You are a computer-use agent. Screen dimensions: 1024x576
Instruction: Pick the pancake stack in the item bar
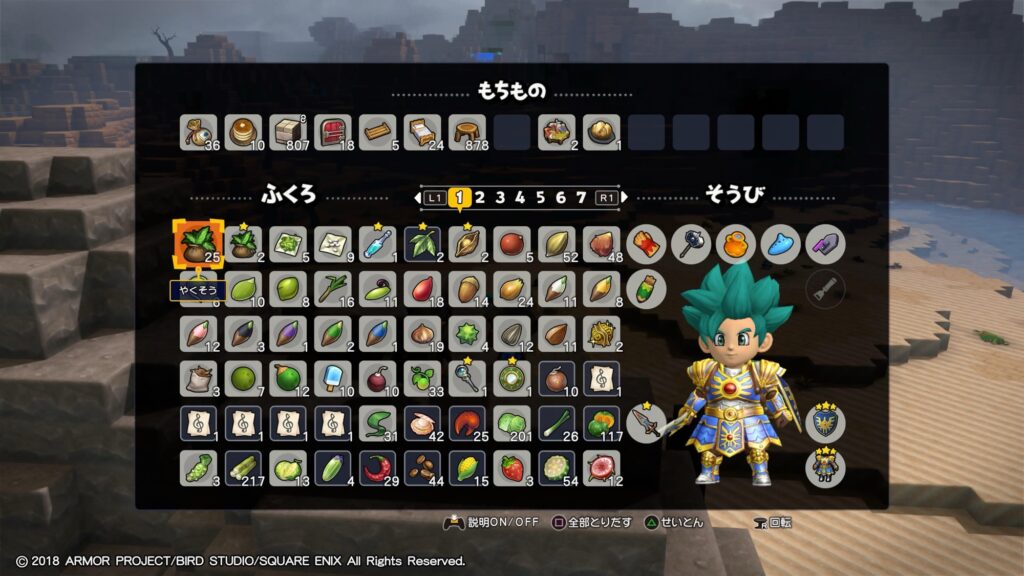pyautogui.click(x=243, y=132)
